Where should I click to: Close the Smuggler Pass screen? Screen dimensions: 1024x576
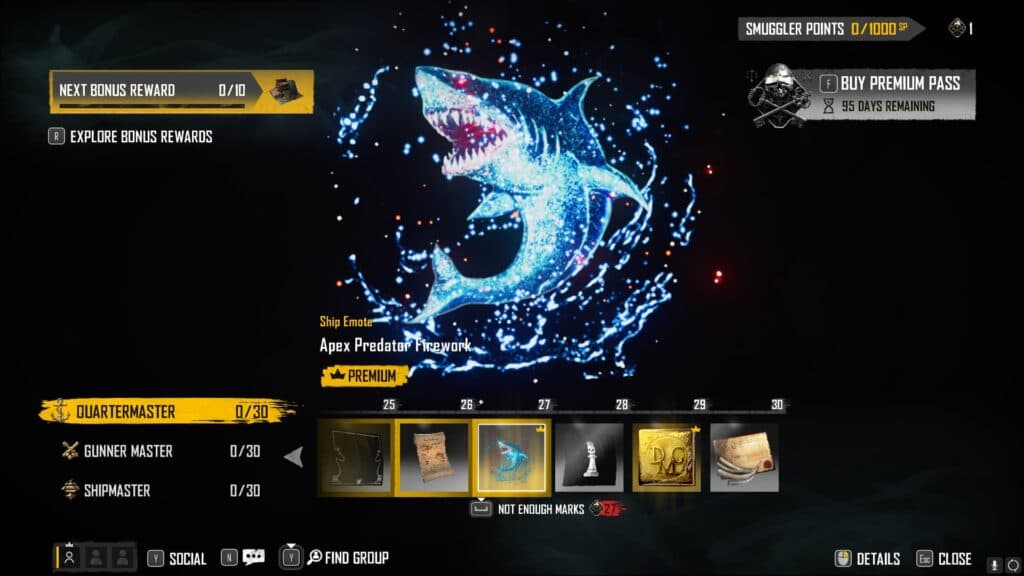943,559
